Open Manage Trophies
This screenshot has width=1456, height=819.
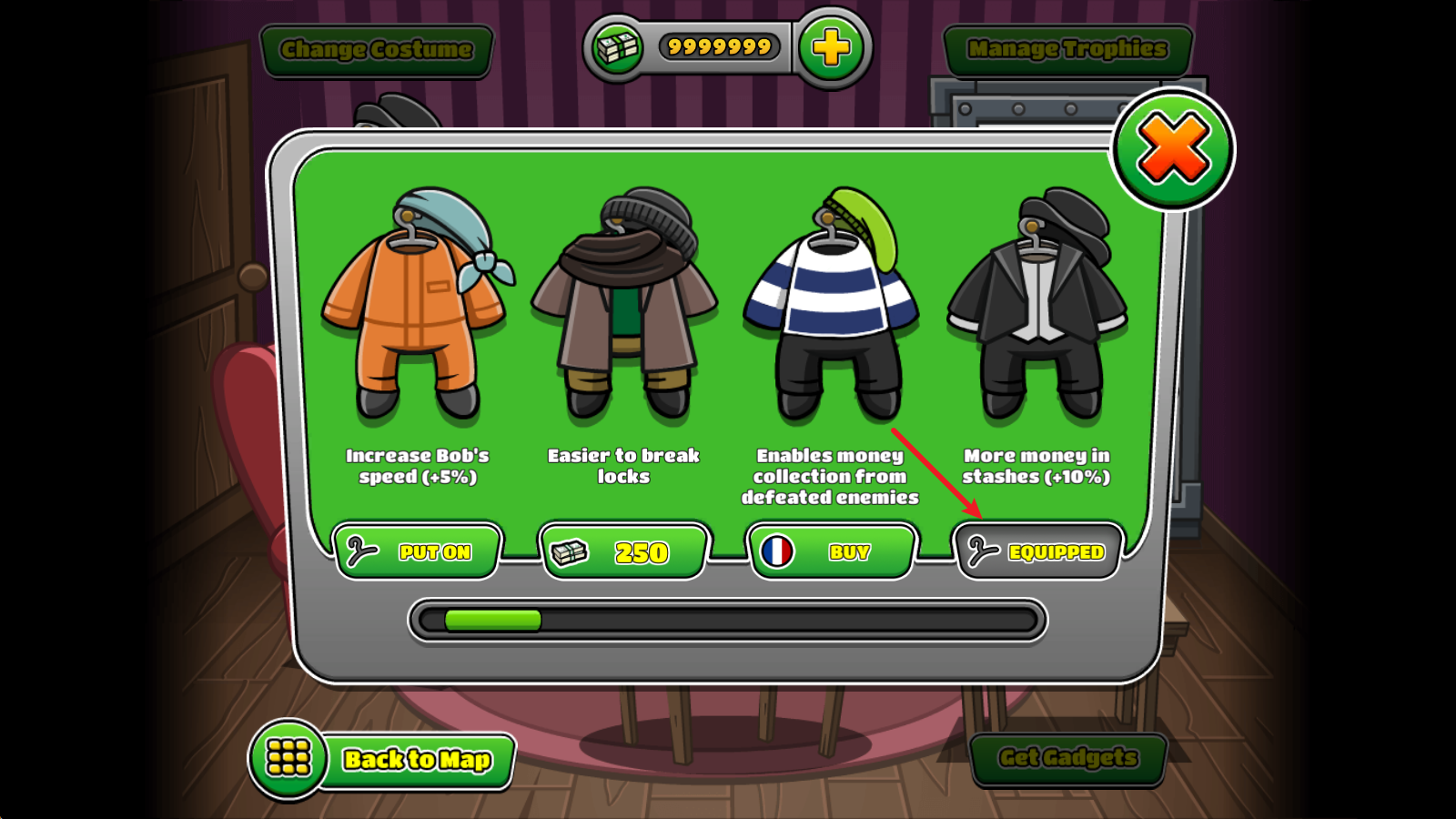pos(1067,49)
